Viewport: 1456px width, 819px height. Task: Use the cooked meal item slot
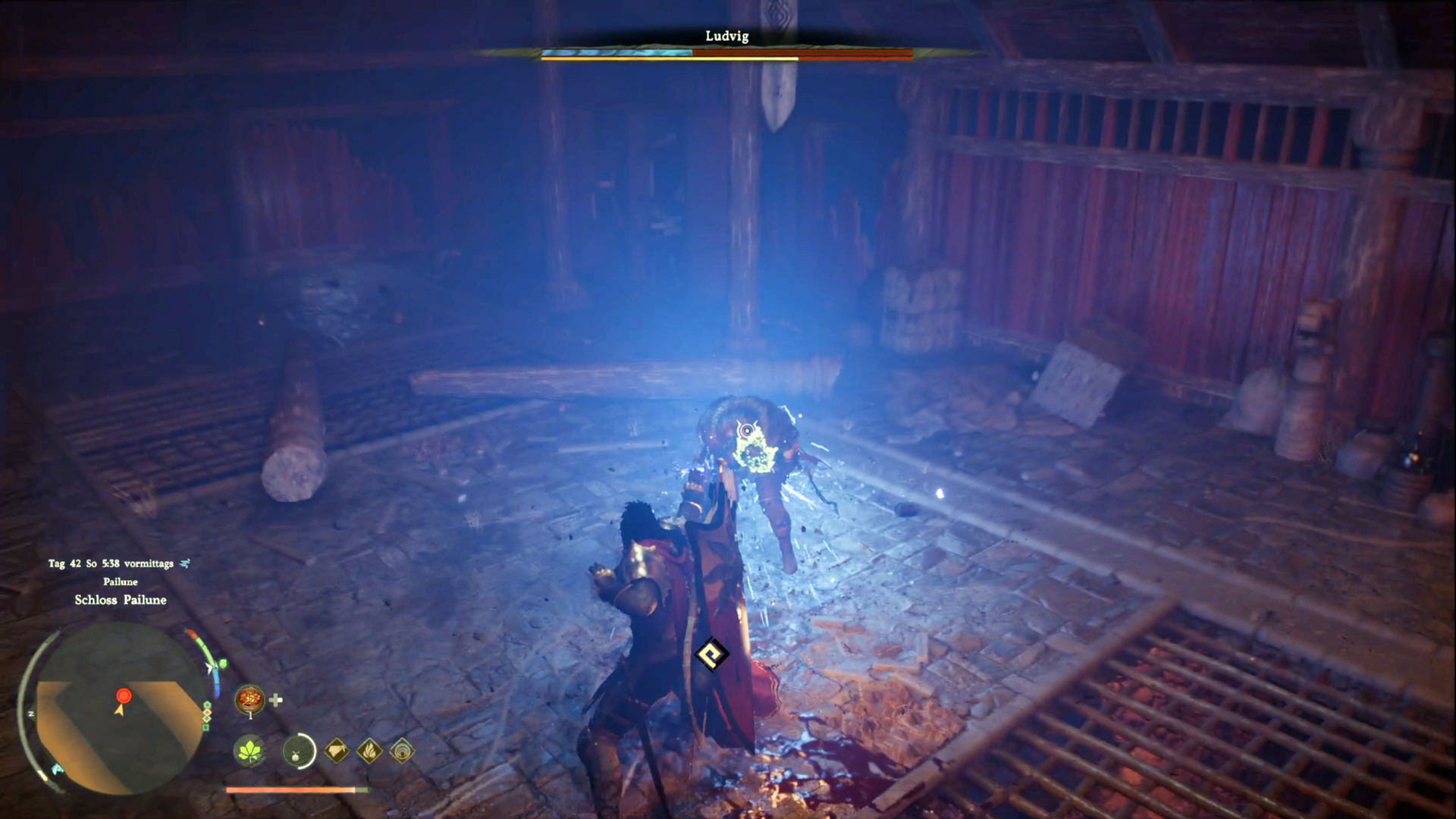pyautogui.click(x=249, y=699)
